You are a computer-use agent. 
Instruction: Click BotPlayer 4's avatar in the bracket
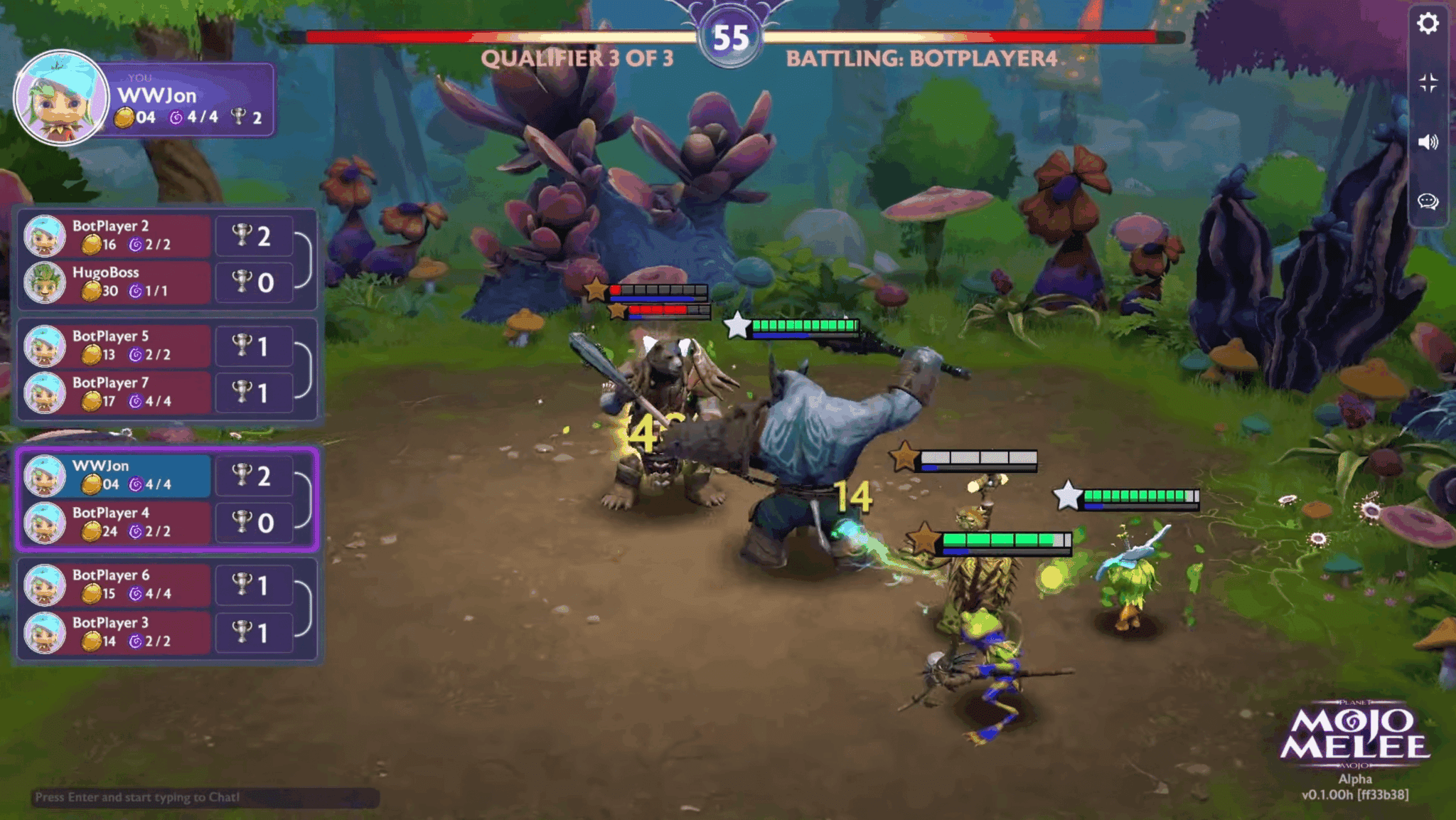(45, 523)
